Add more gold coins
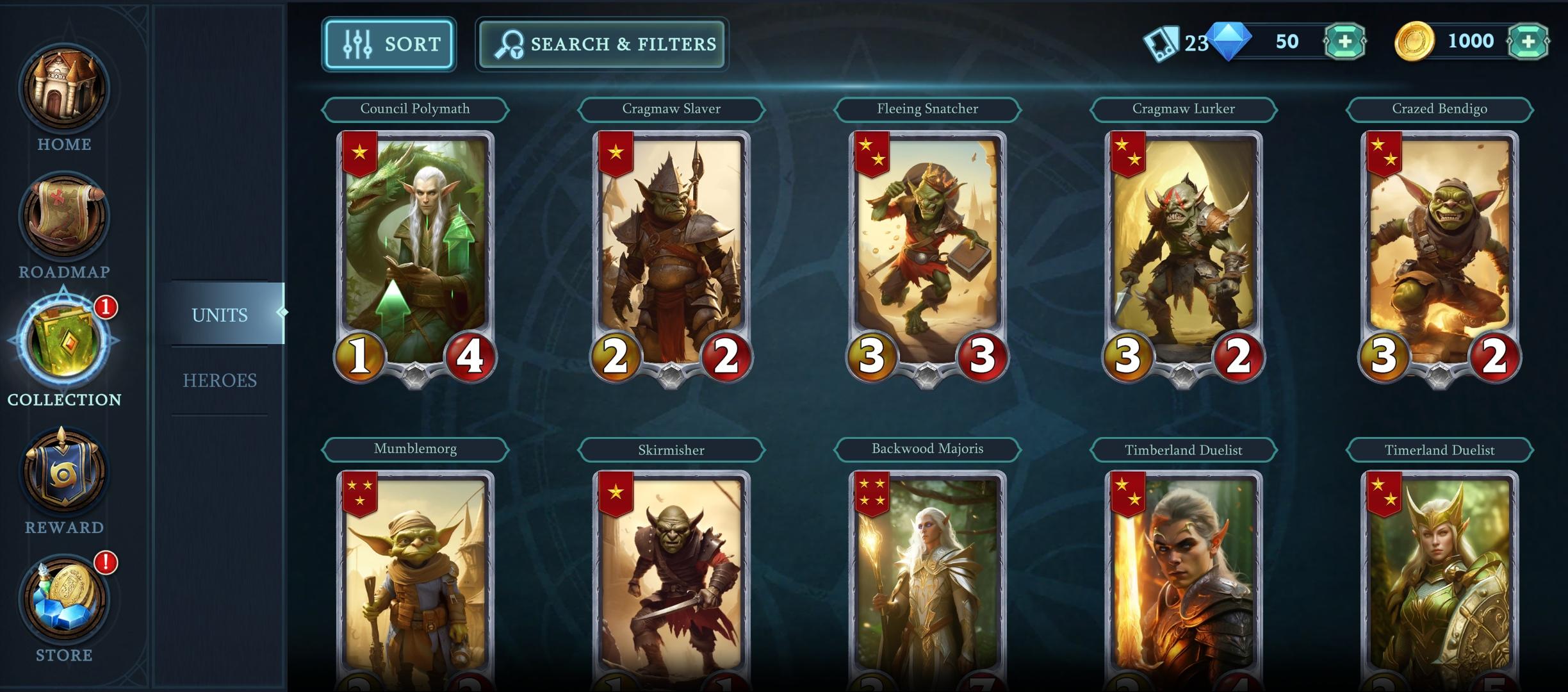This screenshot has height=692, width=1568. (x=1528, y=42)
